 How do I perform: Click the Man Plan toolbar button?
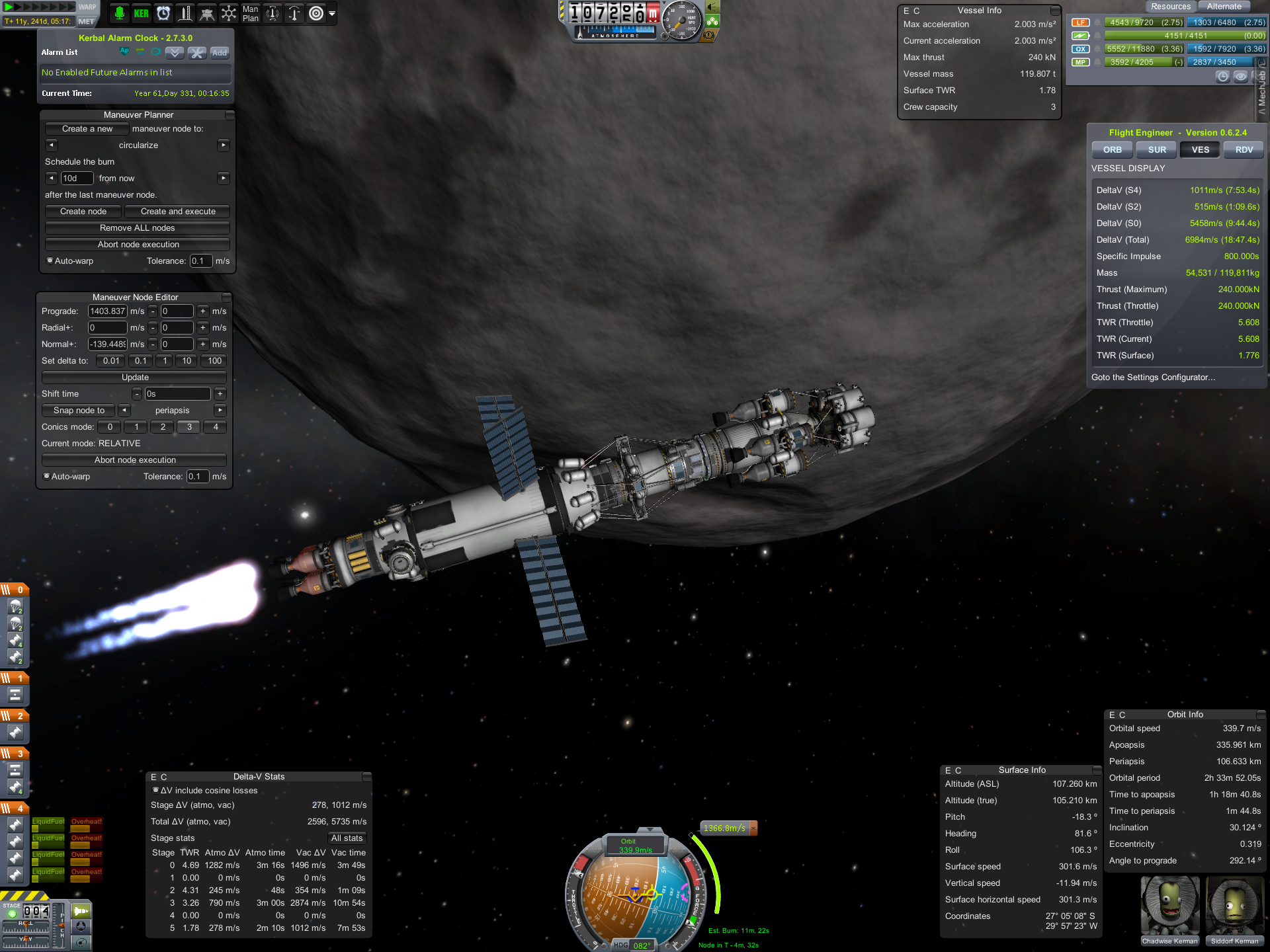pos(250,13)
